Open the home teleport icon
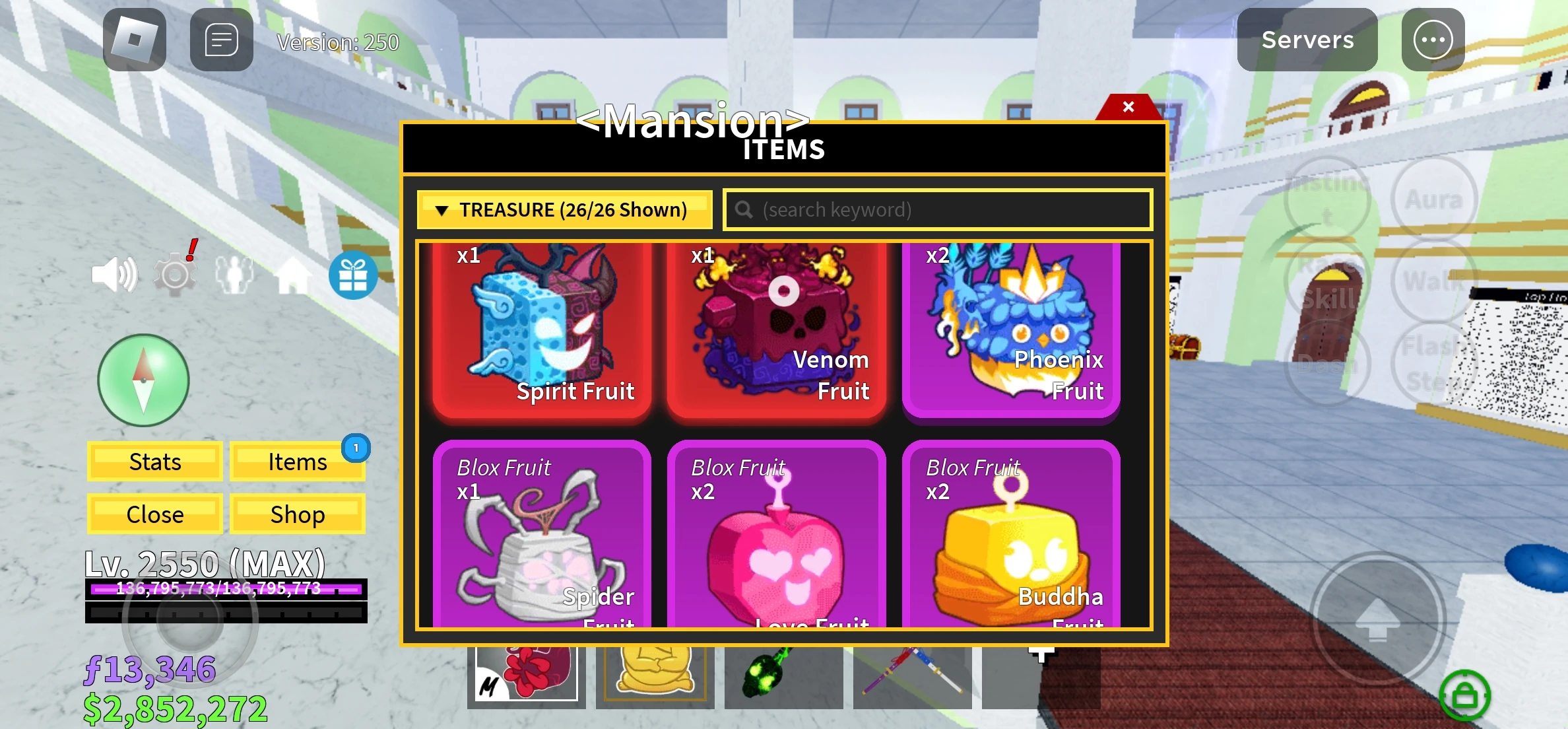This screenshot has width=1568, height=729. [294, 274]
